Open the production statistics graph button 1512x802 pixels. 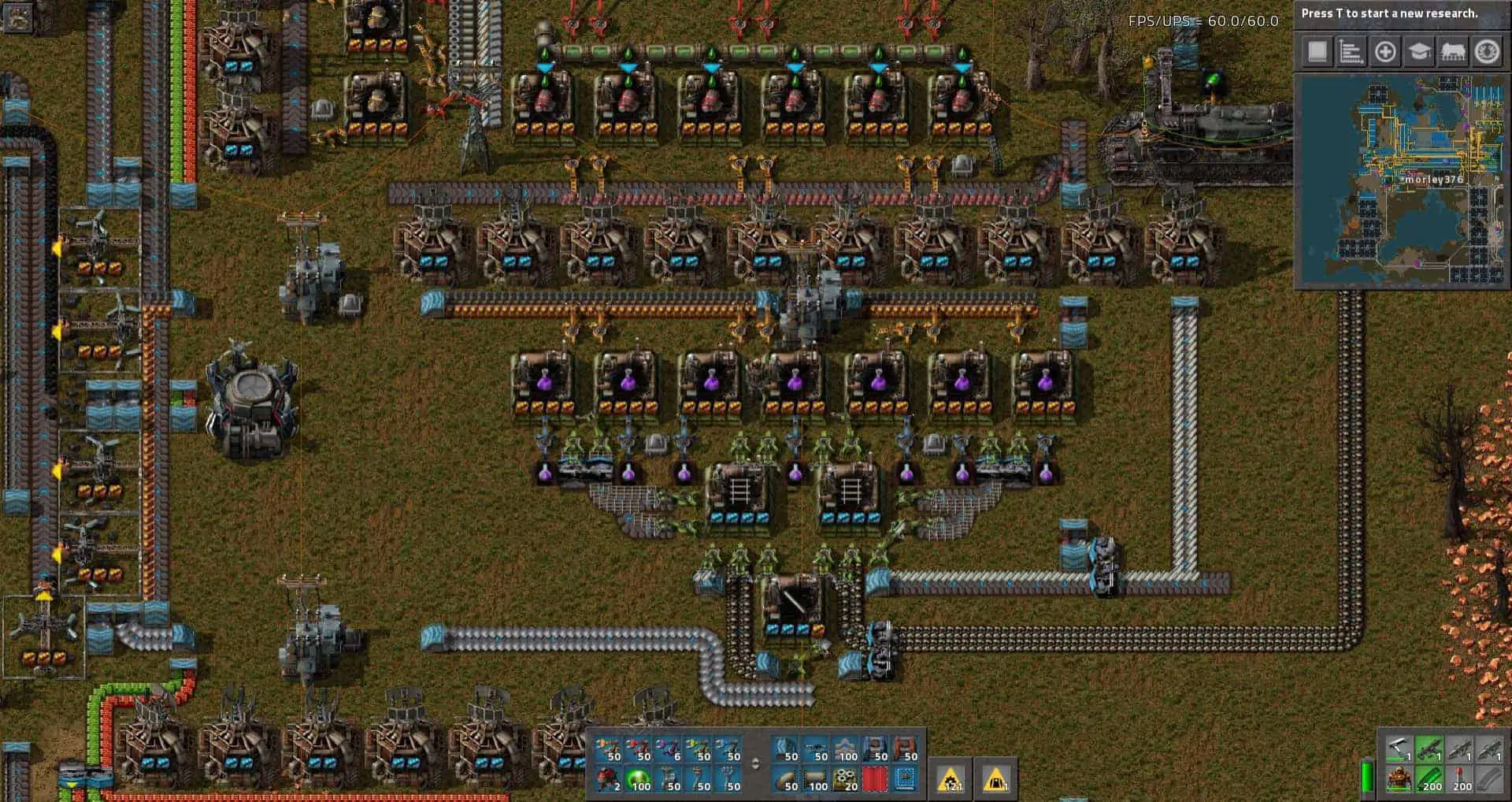[1351, 52]
